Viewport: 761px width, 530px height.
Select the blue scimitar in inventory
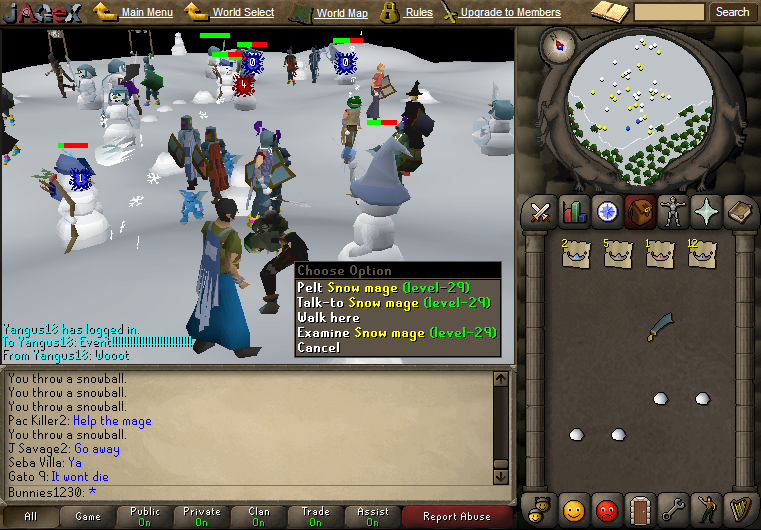660,327
